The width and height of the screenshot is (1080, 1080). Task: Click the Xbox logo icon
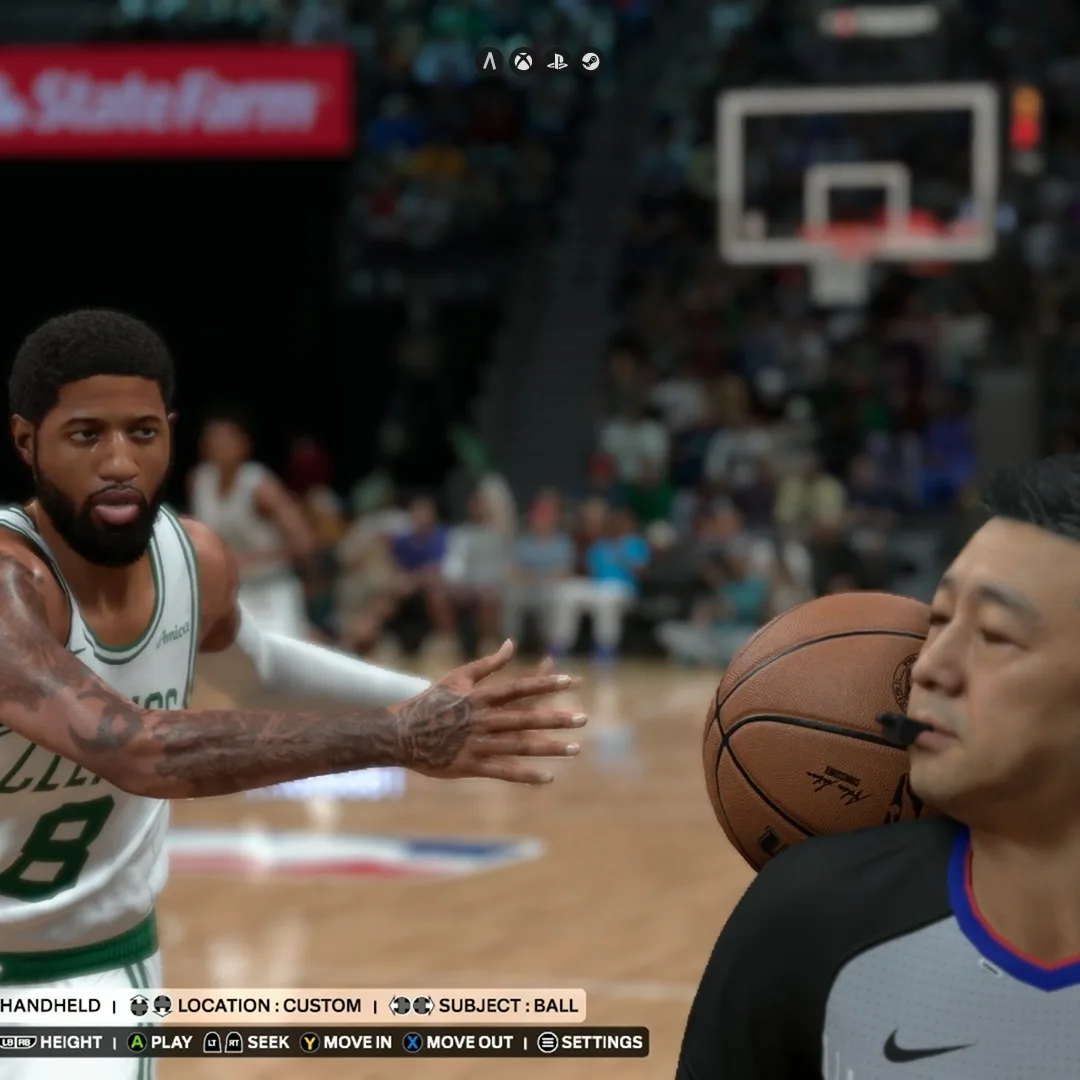(523, 62)
